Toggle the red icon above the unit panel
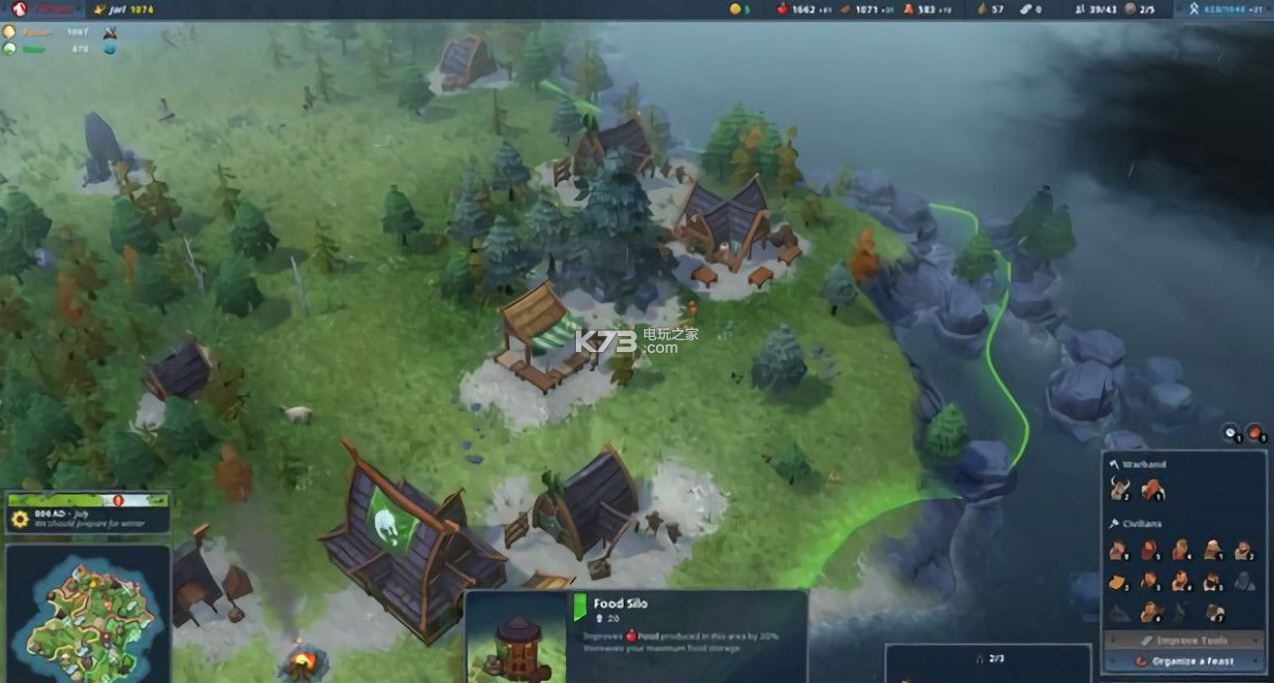 1255,433
